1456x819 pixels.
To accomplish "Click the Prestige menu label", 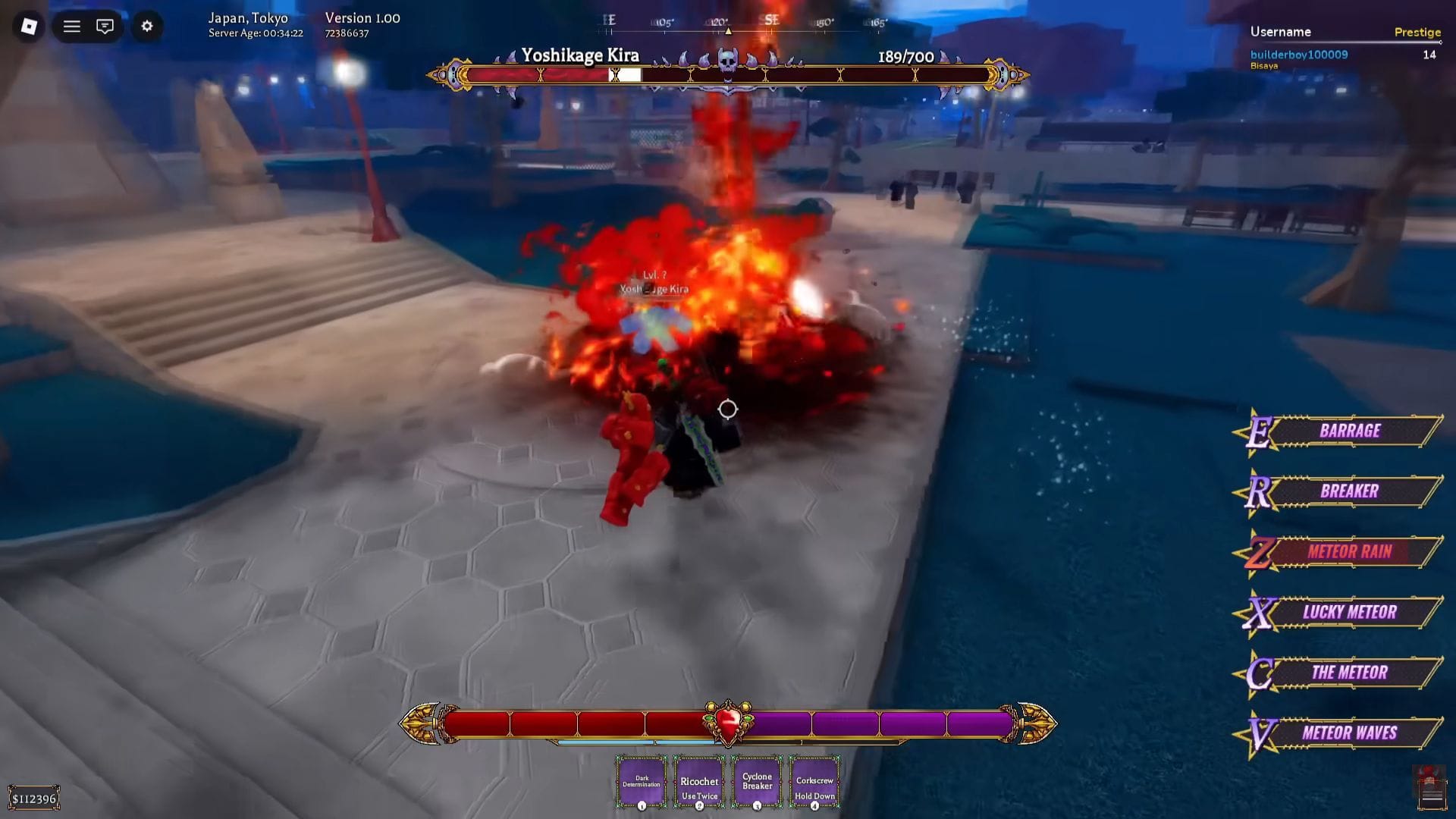I will pos(1418,33).
